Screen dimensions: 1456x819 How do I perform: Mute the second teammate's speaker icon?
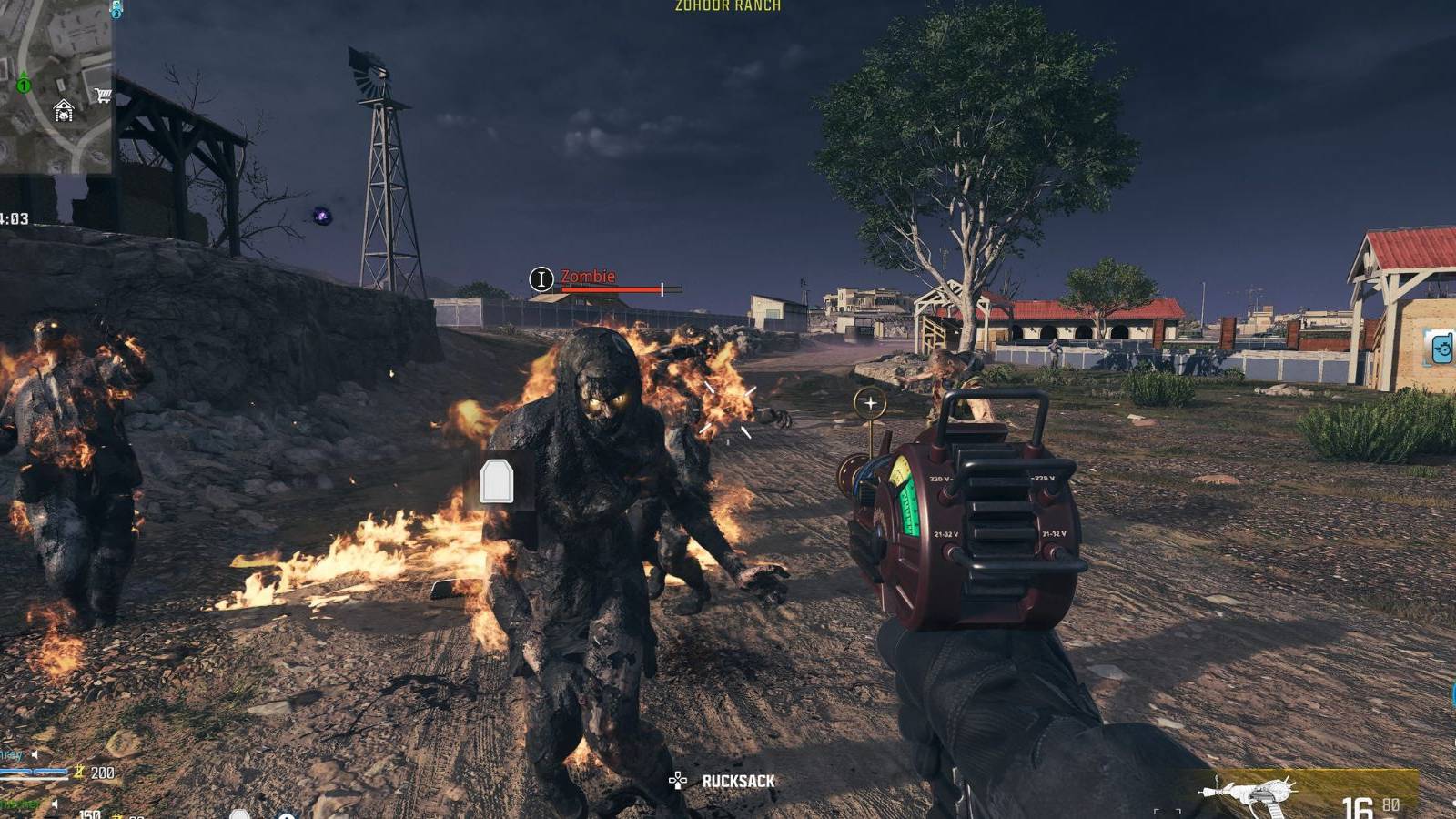click(56, 804)
